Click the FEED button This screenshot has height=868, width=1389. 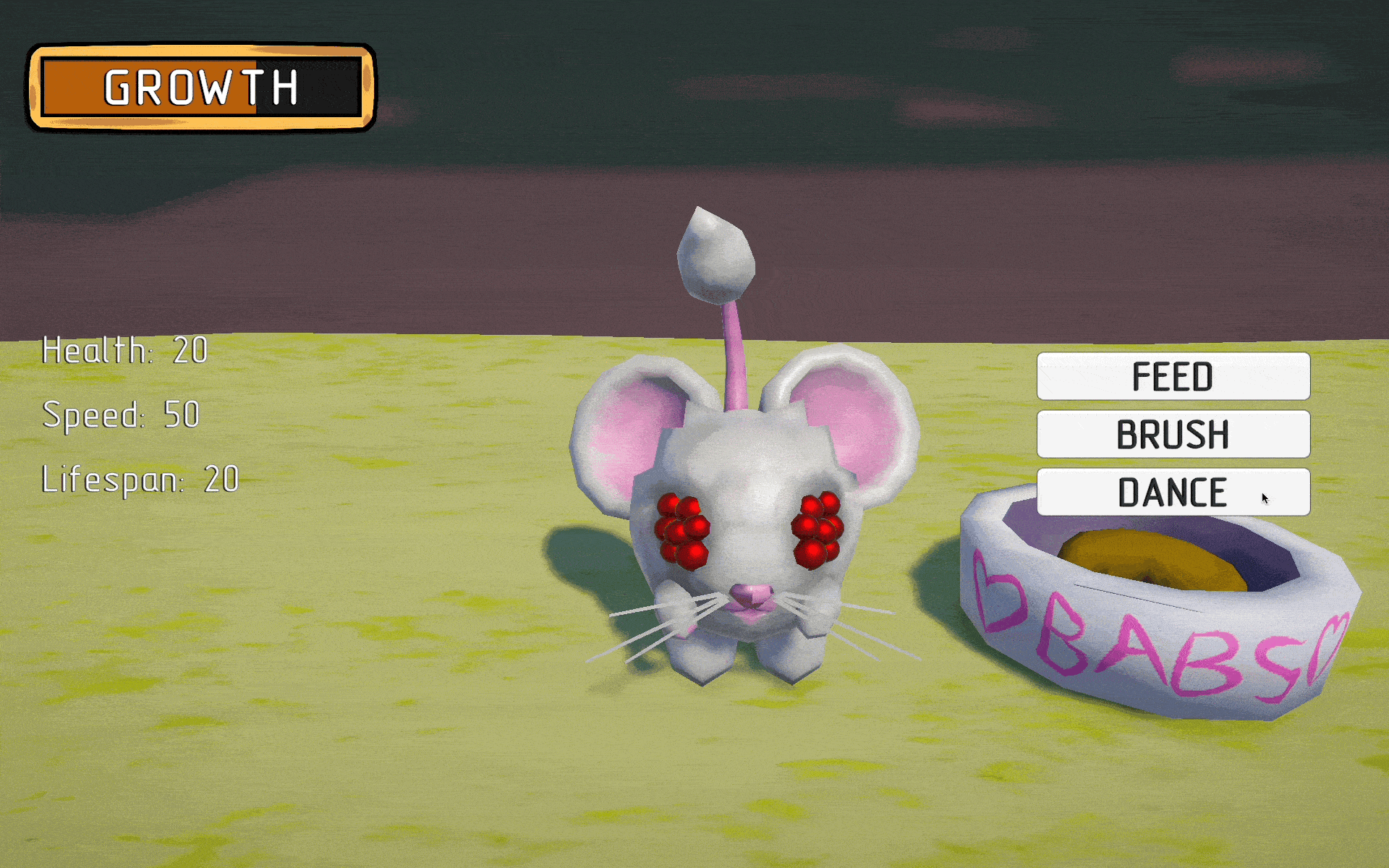pos(1173,376)
